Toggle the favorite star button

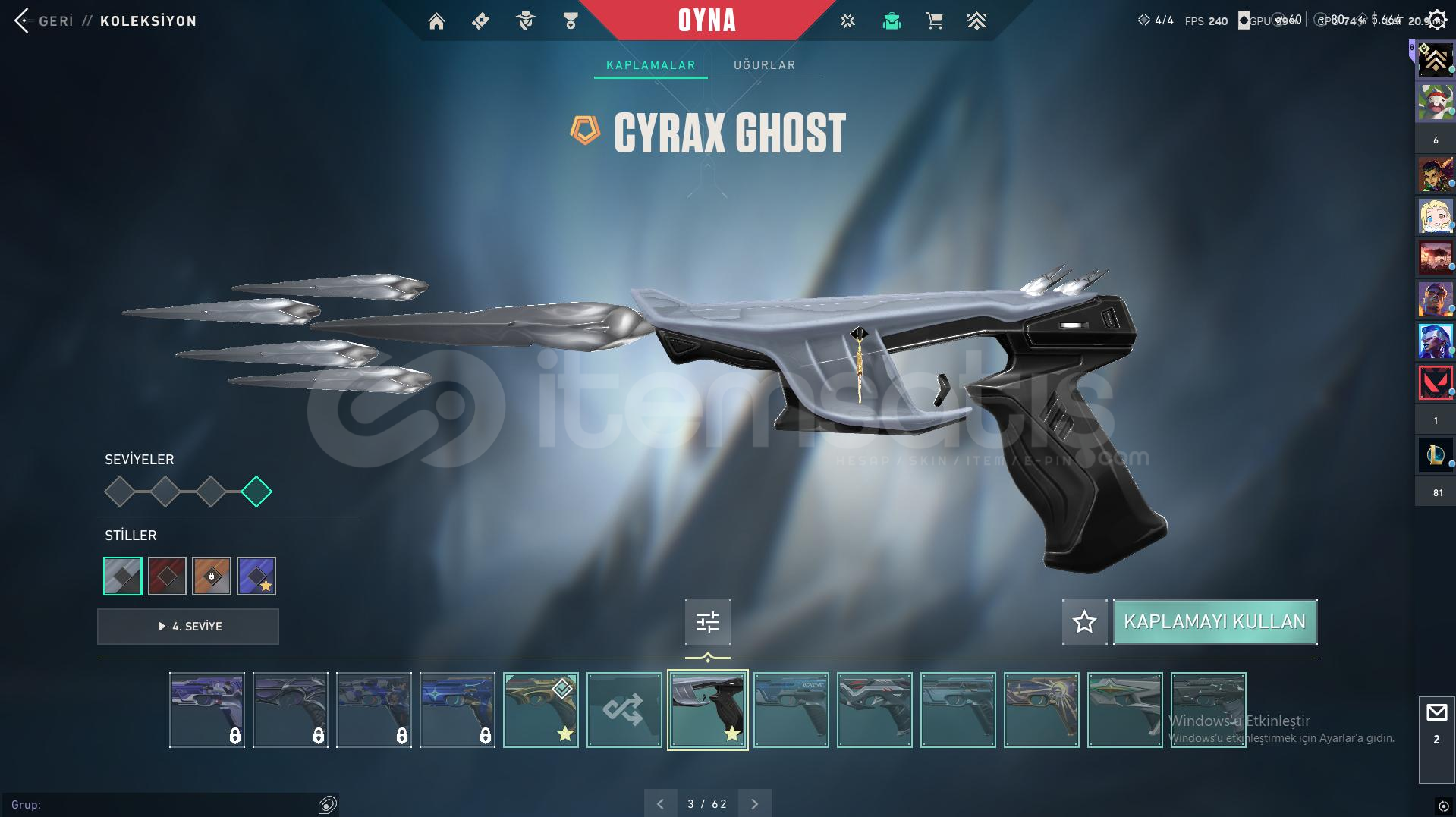point(1084,622)
